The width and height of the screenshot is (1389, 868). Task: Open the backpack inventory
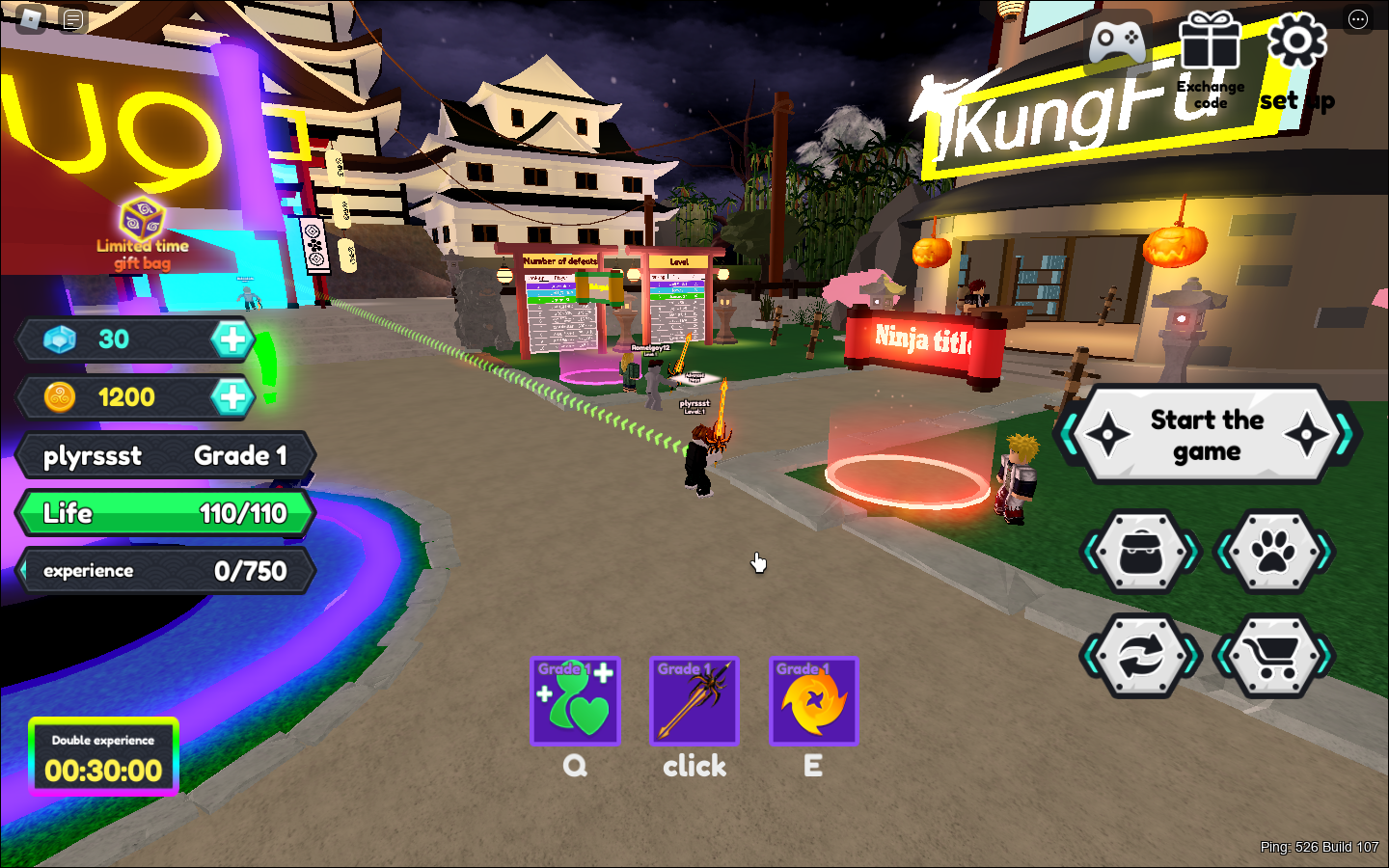pos(1142,552)
